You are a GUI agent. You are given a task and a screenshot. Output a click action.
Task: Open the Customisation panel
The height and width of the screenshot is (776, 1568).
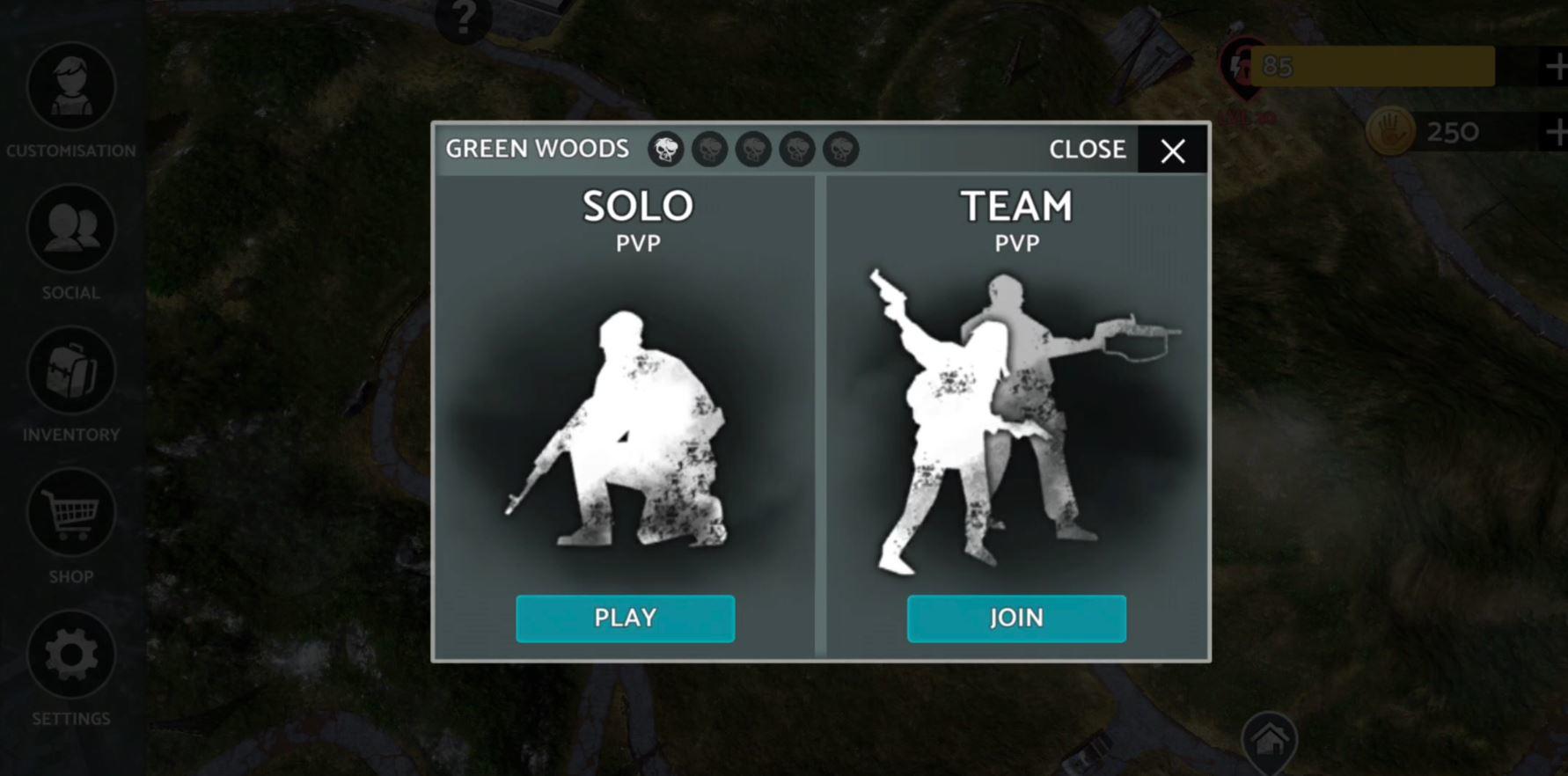(x=72, y=86)
